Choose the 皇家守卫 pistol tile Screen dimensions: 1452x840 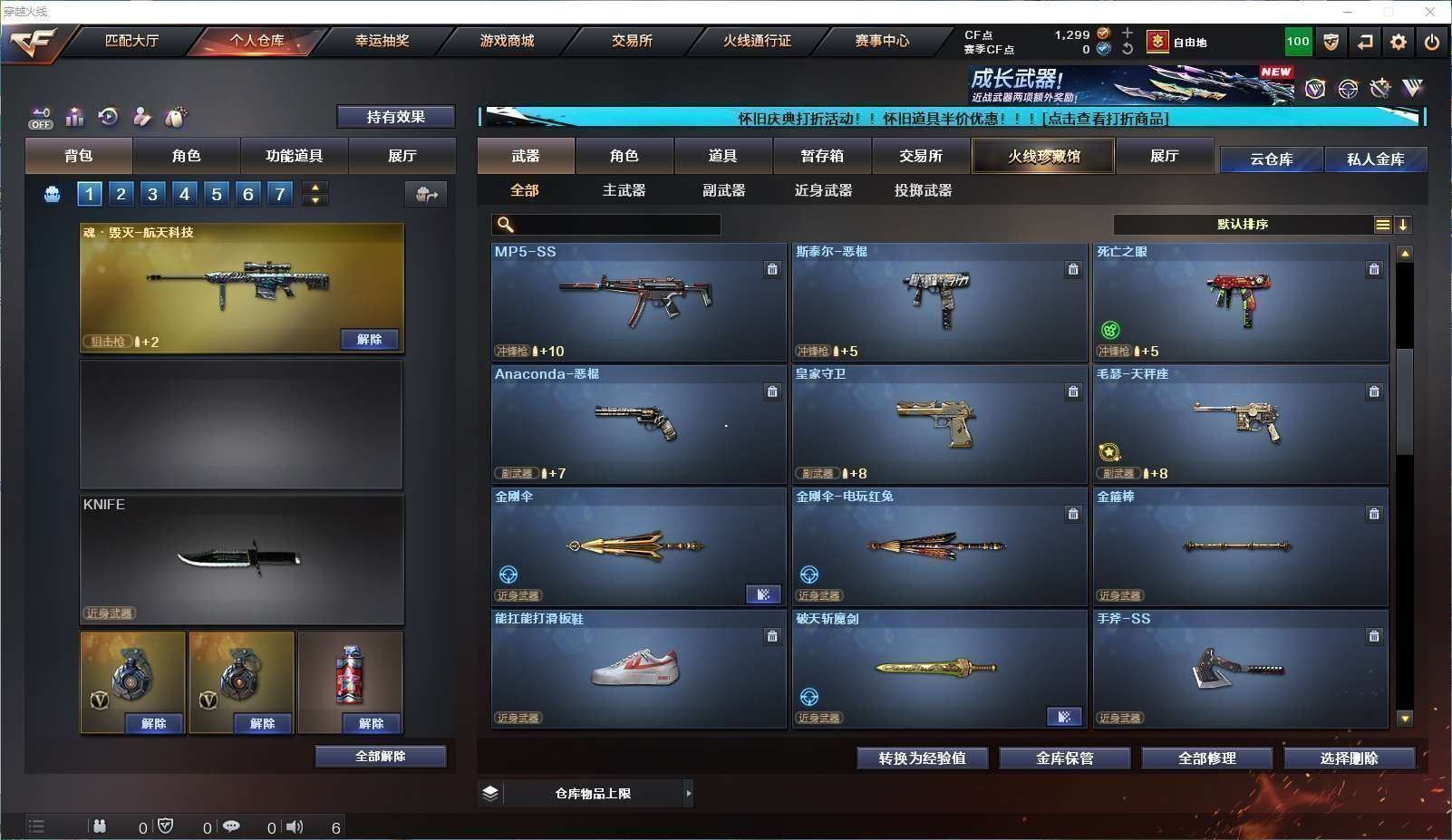[939, 424]
